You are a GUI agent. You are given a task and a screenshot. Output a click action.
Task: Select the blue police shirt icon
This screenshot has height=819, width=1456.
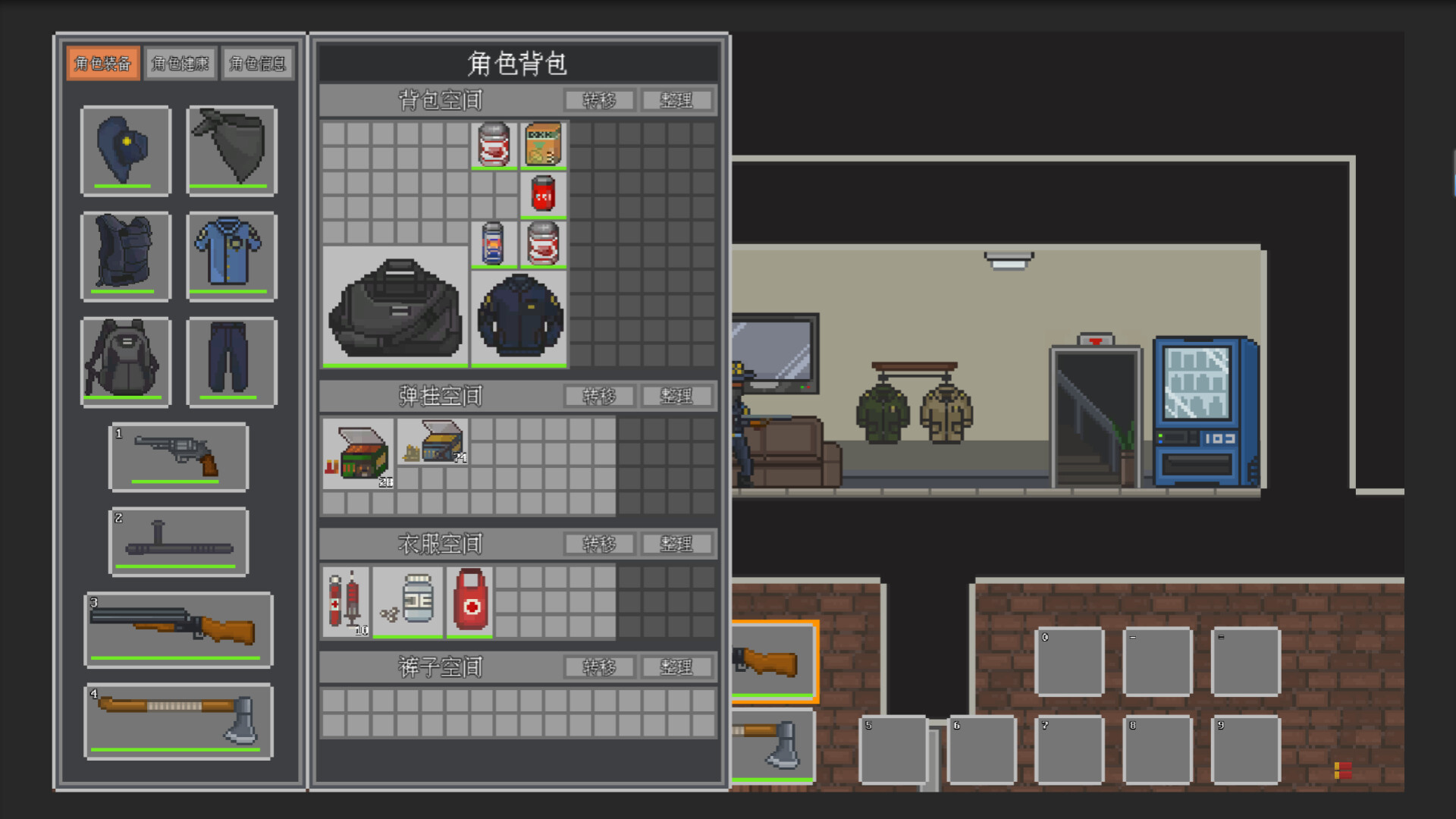click(231, 256)
